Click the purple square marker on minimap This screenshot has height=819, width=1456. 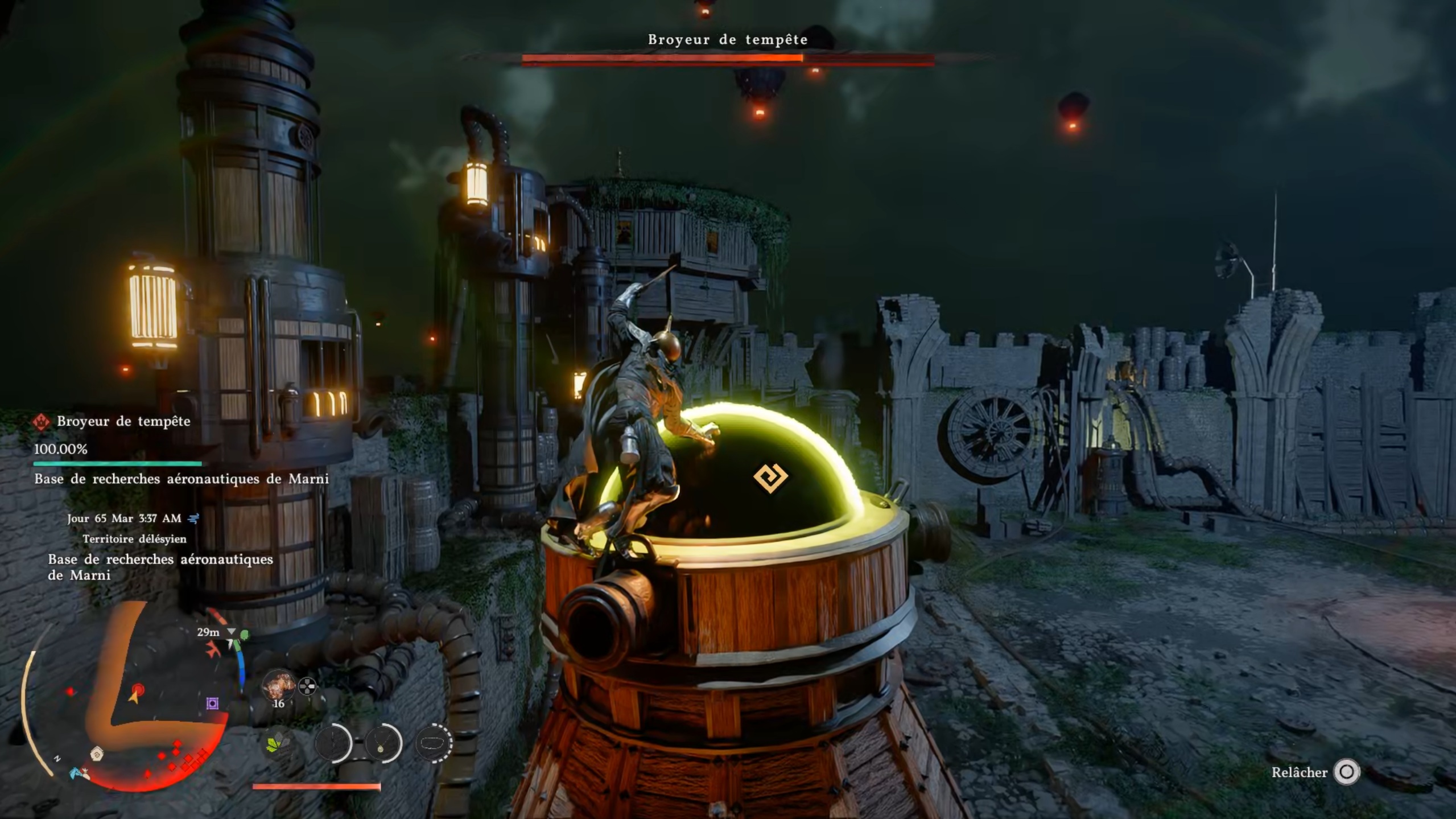click(x=212, y=703)
